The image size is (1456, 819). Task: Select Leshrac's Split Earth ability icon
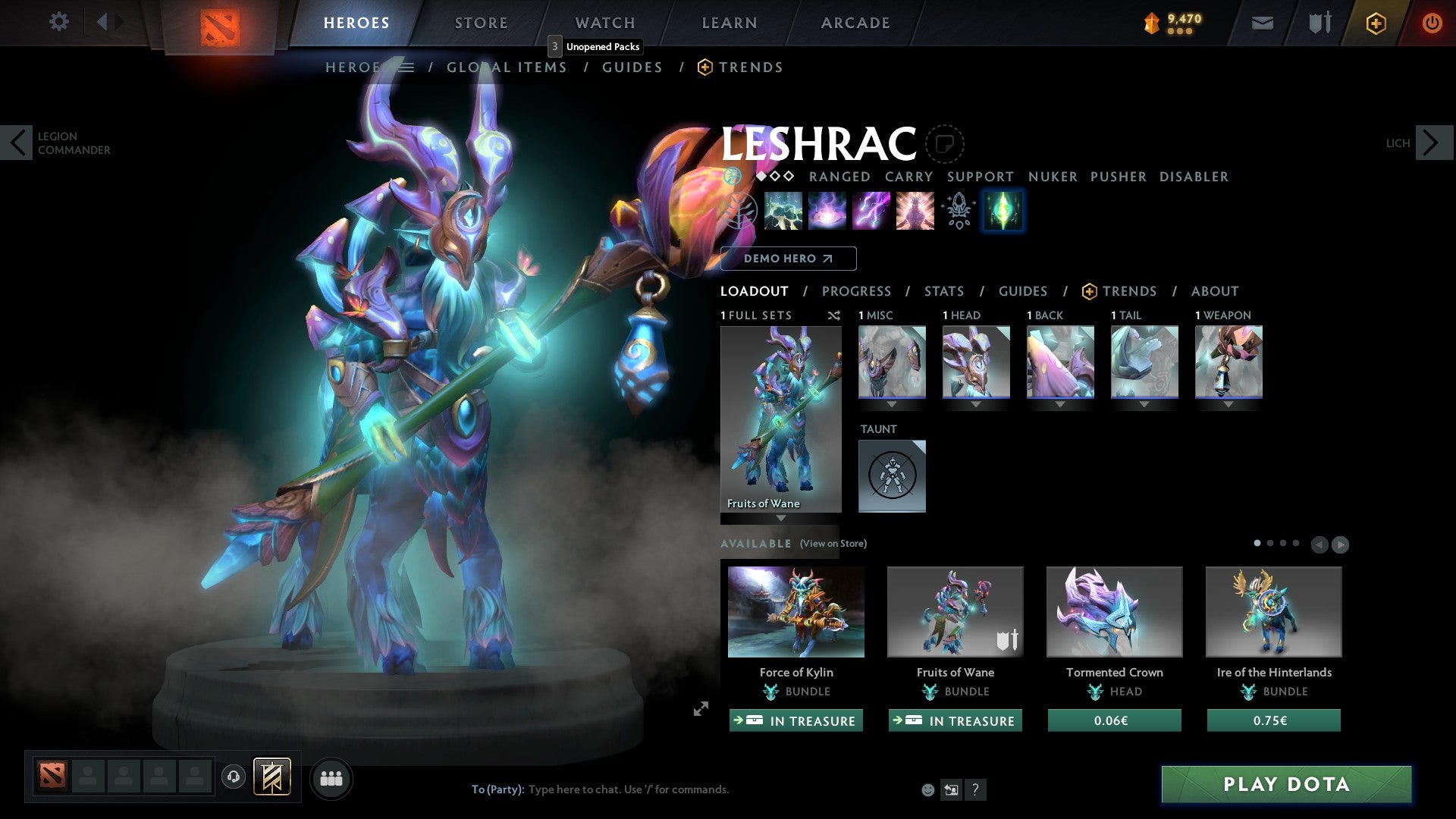[x=783, y=211]
